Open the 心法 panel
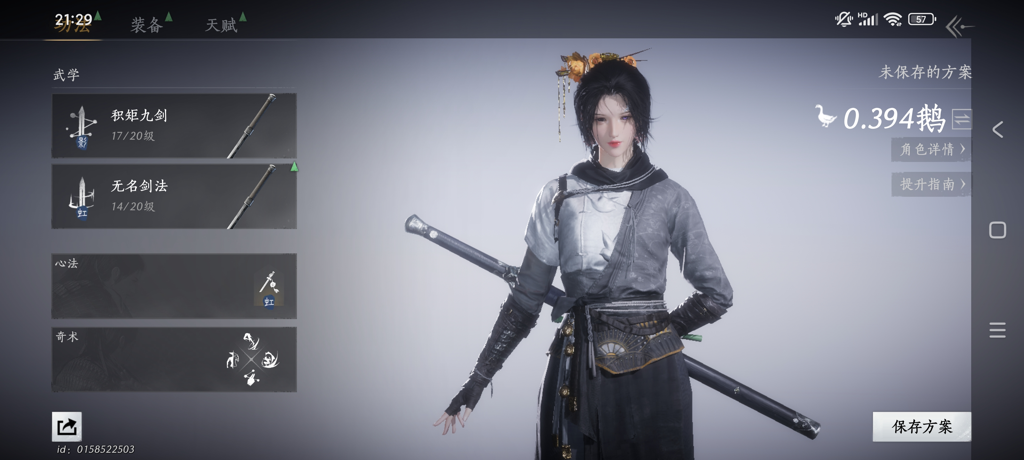The width and height of the screenshot is (1024, 460). pos(174,286)
